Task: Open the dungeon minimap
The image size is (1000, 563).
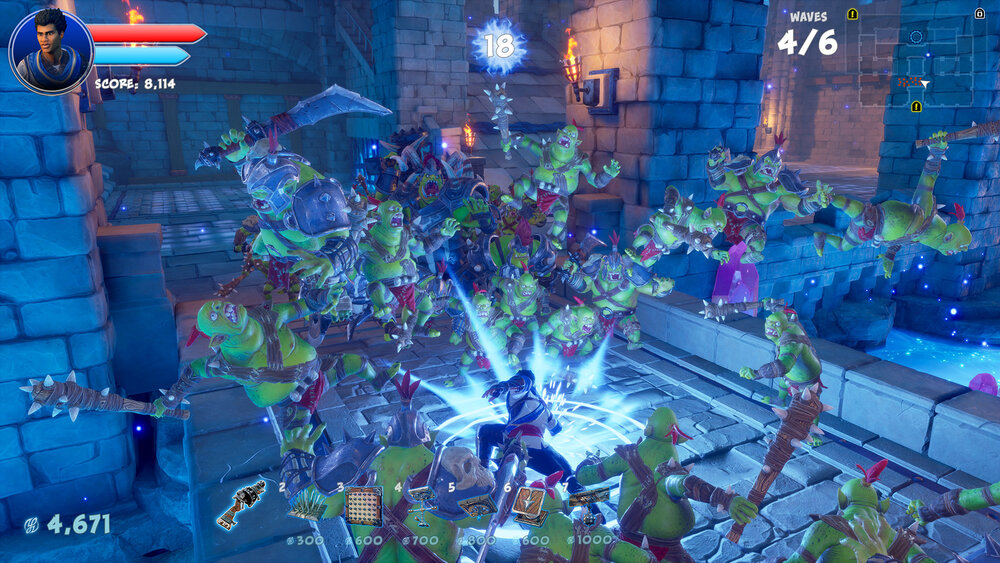Action: coord(915,60)
